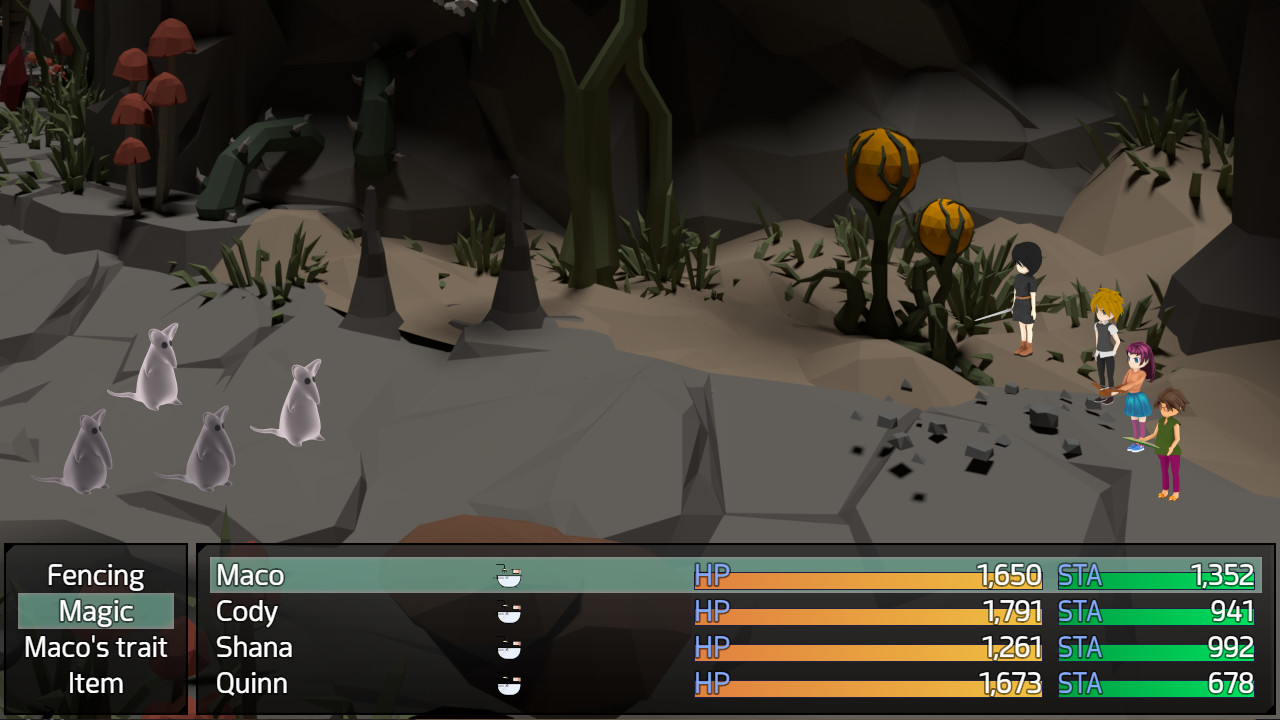Click Quinn's status bowl icon
This screenshot has height=720, width=1280.
coord(510,683)
